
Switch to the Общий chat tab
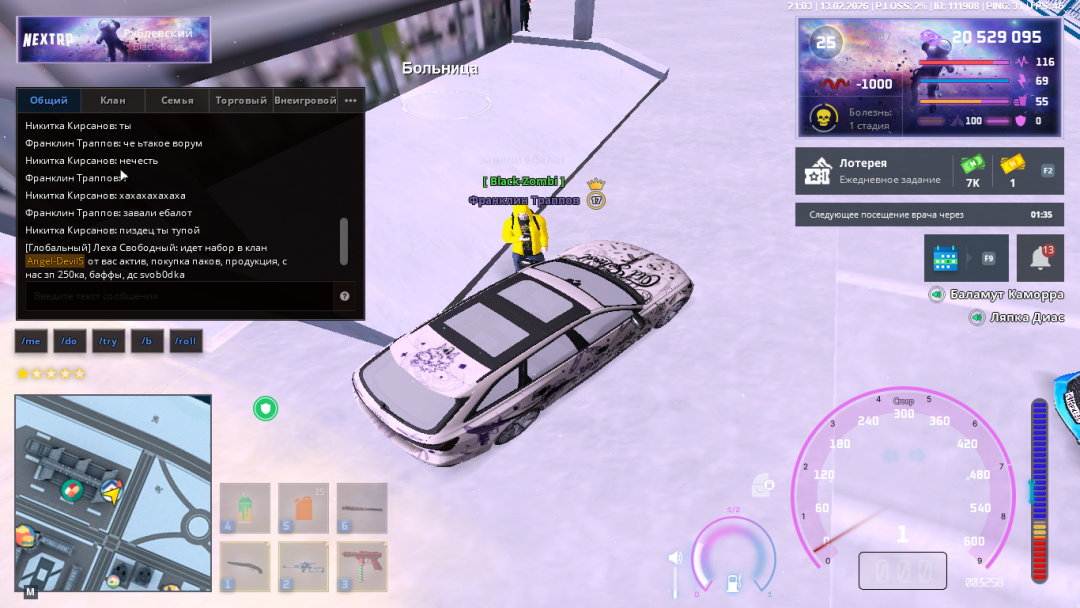(x=49, y=100)
